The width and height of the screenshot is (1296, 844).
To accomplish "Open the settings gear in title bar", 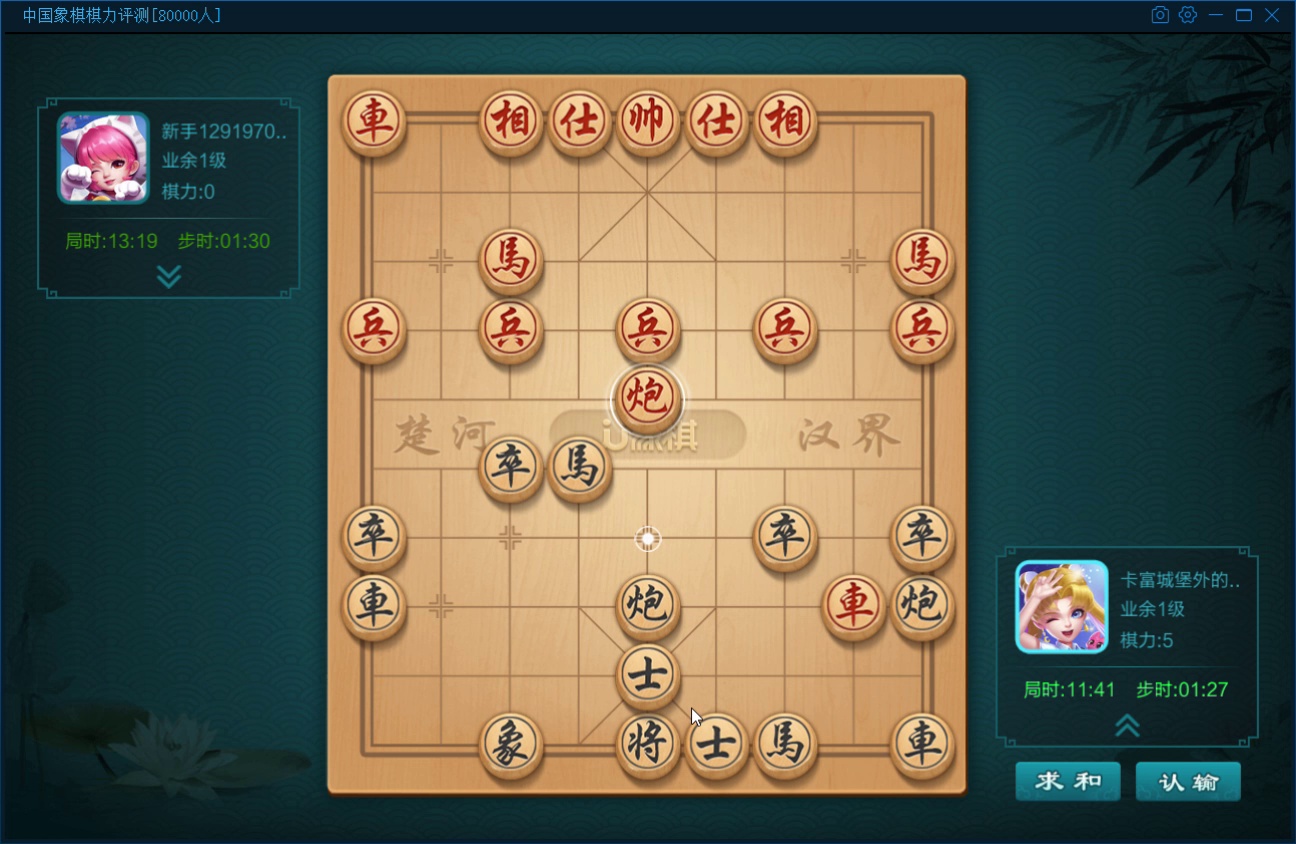I will [1188, 15].
